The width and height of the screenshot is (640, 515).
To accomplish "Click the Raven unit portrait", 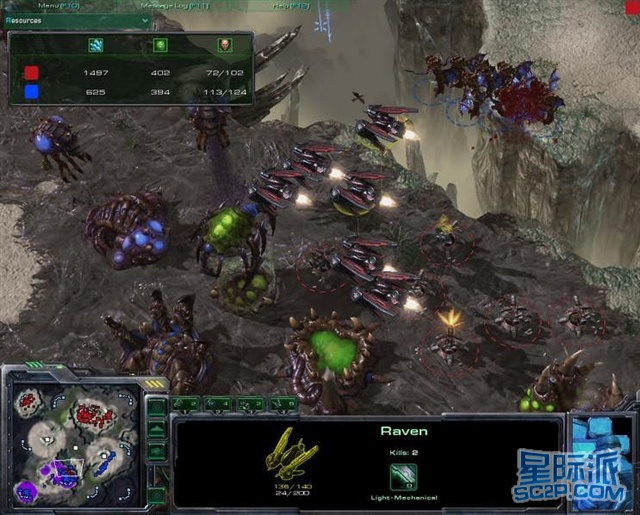I will tap(601, 448).
